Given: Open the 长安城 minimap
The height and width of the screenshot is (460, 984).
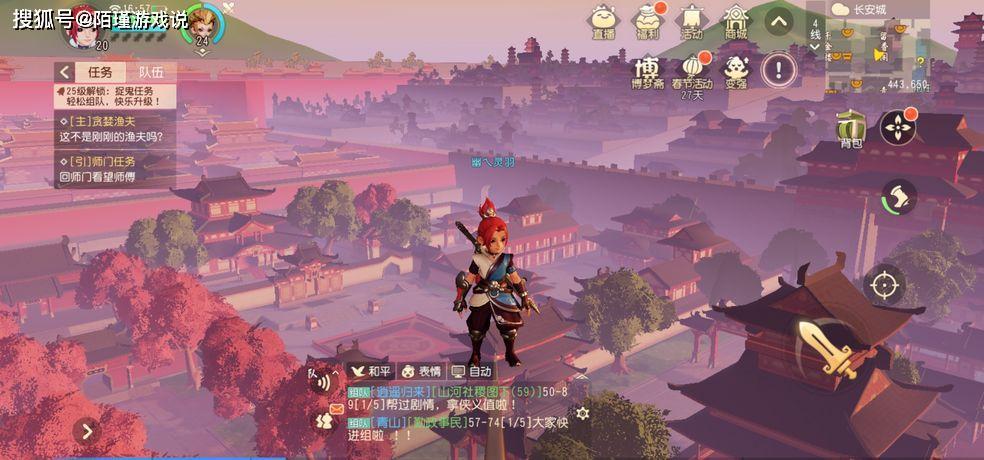Looking at the screenshot, I should pyautogui.click(x=880, y=45).
